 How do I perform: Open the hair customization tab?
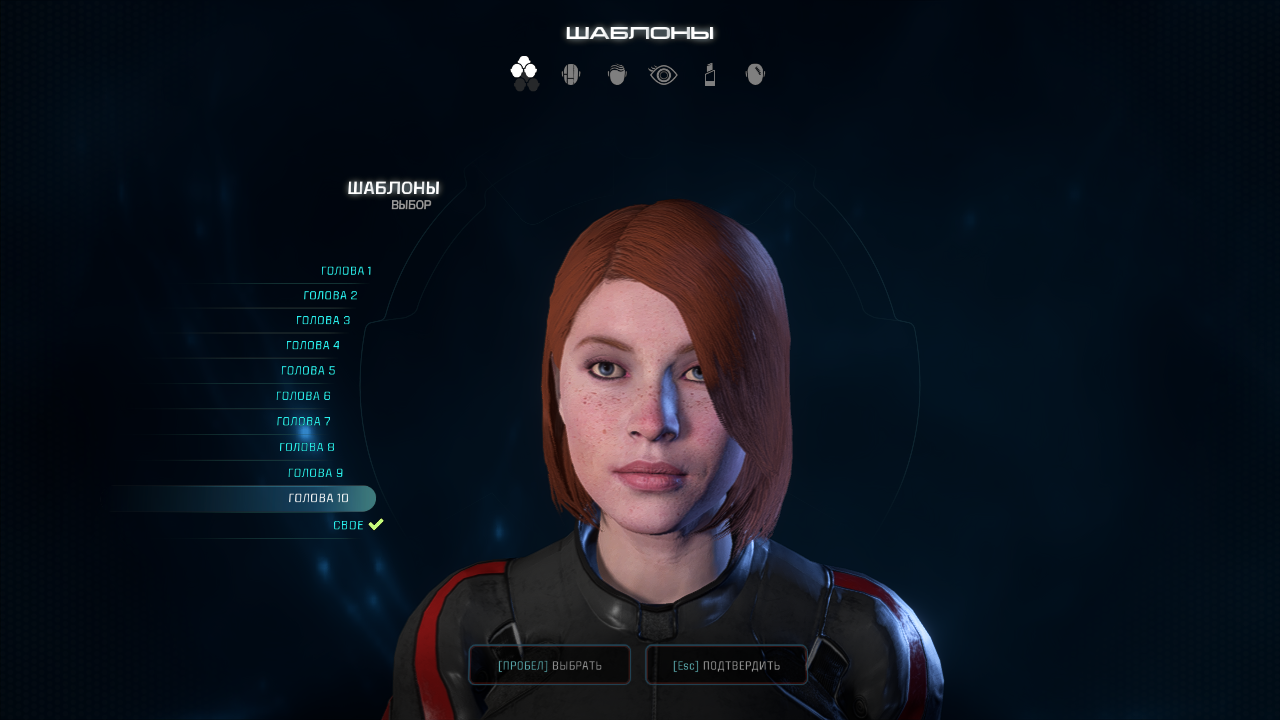click(617, 74)
